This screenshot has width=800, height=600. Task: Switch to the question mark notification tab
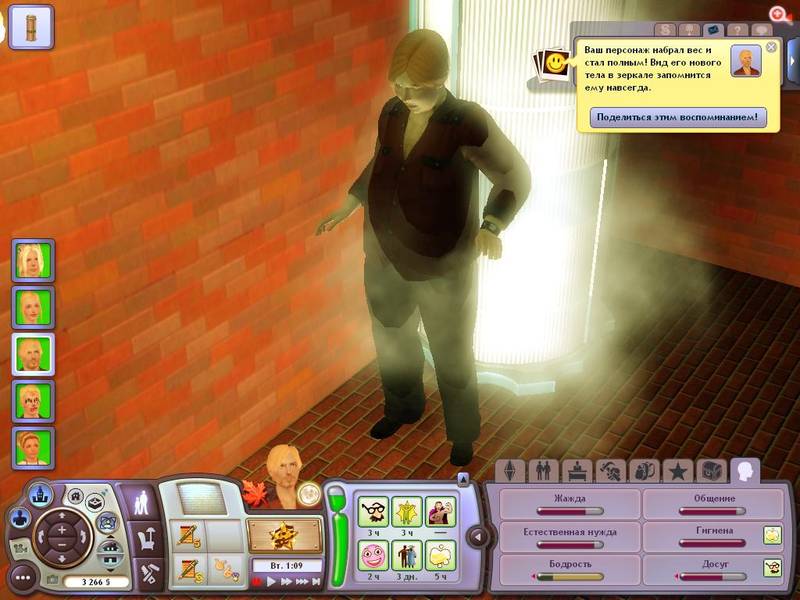pyautogui.click(x=739, y=31)
